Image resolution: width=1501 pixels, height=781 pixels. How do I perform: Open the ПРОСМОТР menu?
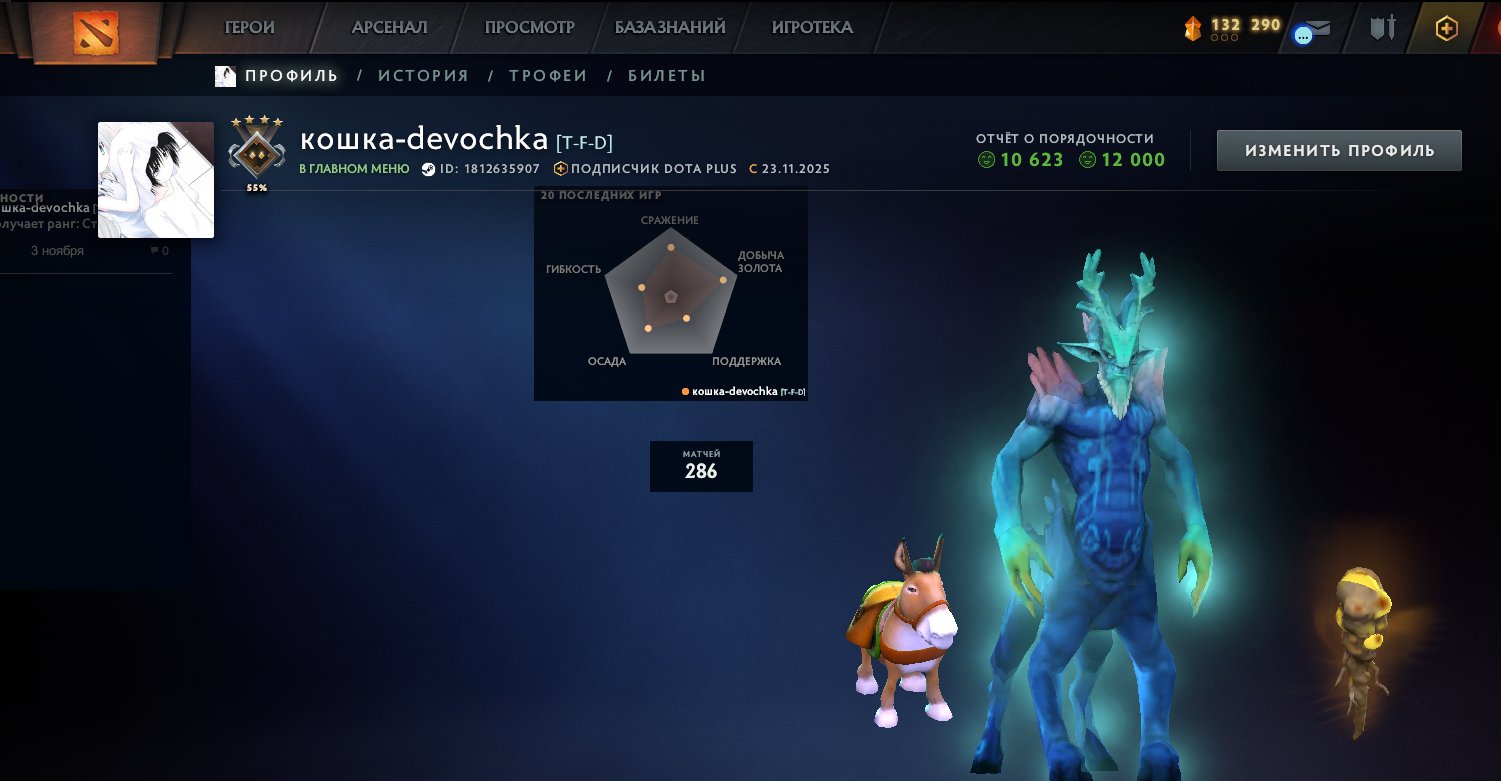coord(529,27)
